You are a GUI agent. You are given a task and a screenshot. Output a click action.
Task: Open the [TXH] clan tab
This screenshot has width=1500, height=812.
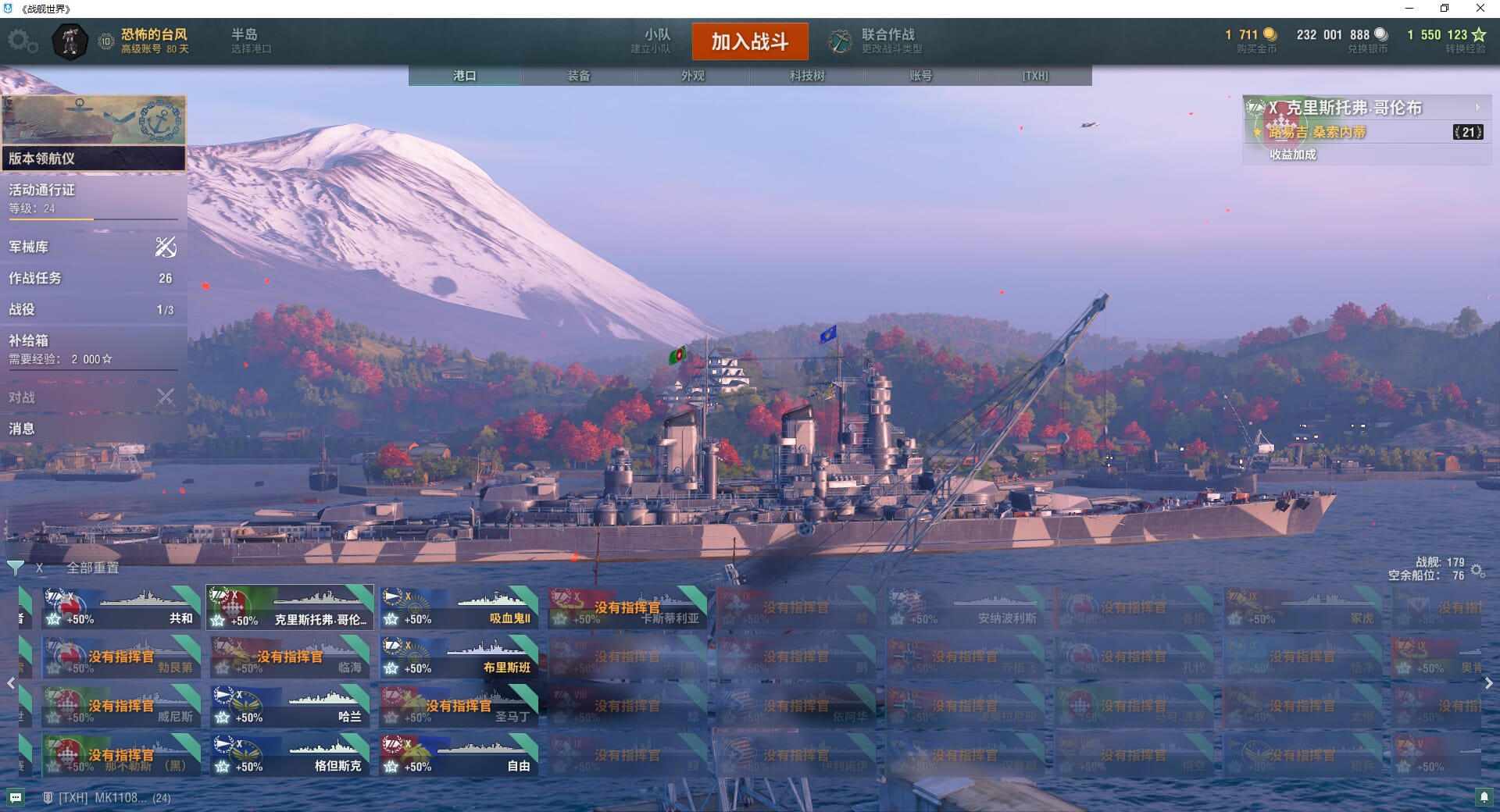1035,76
